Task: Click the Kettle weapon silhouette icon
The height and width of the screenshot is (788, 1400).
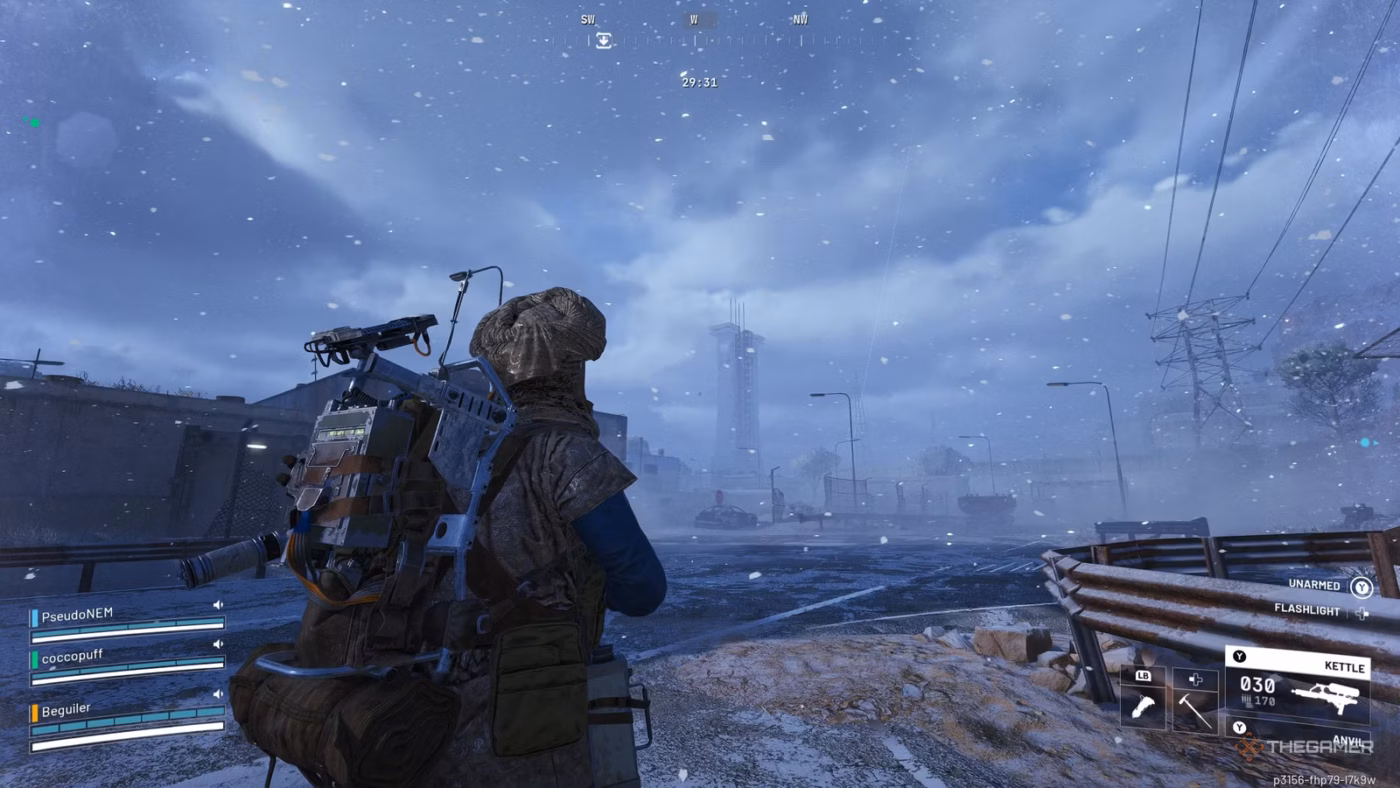Action: pos(1325,697)
